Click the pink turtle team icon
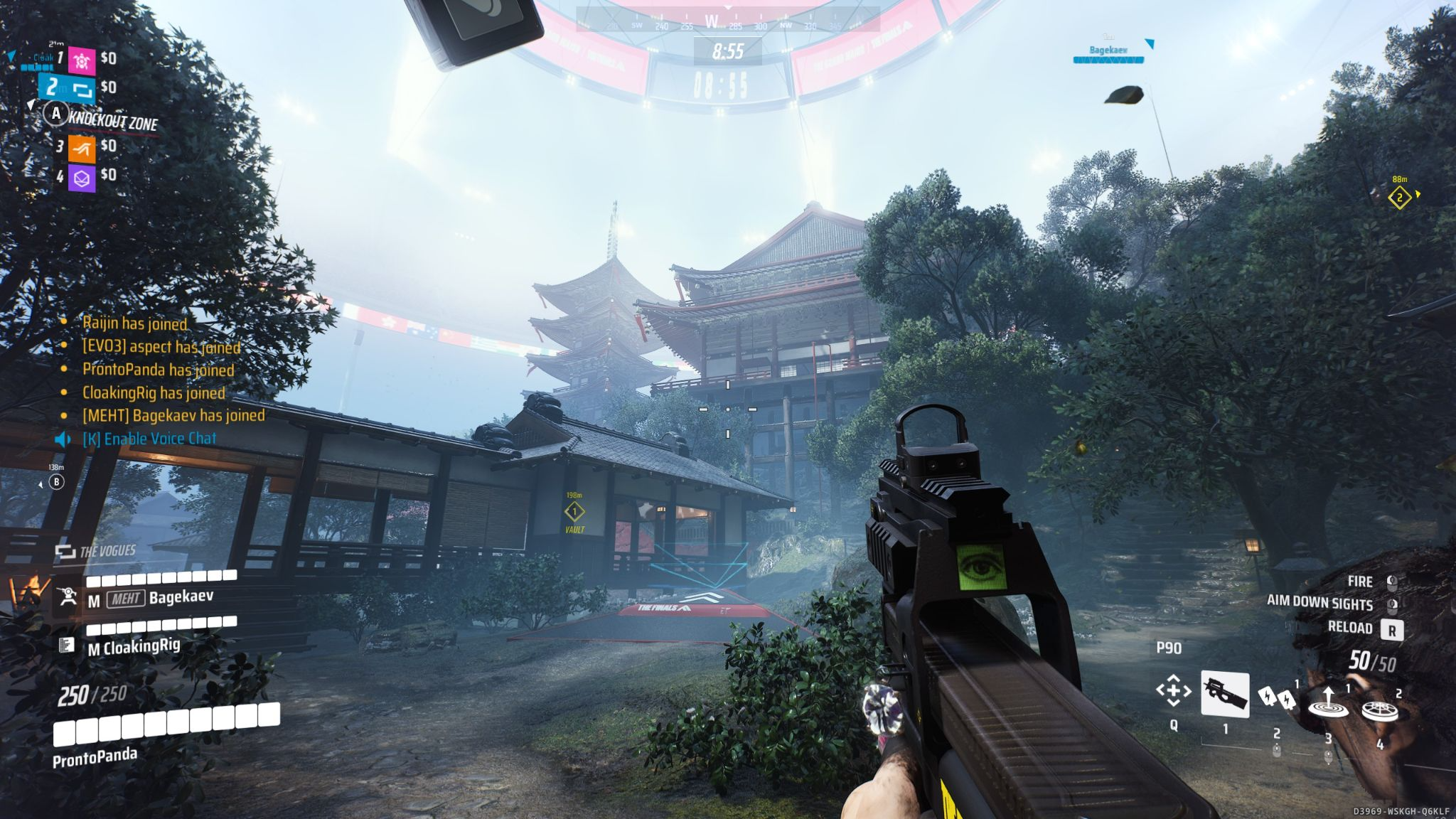 (82, 60)
